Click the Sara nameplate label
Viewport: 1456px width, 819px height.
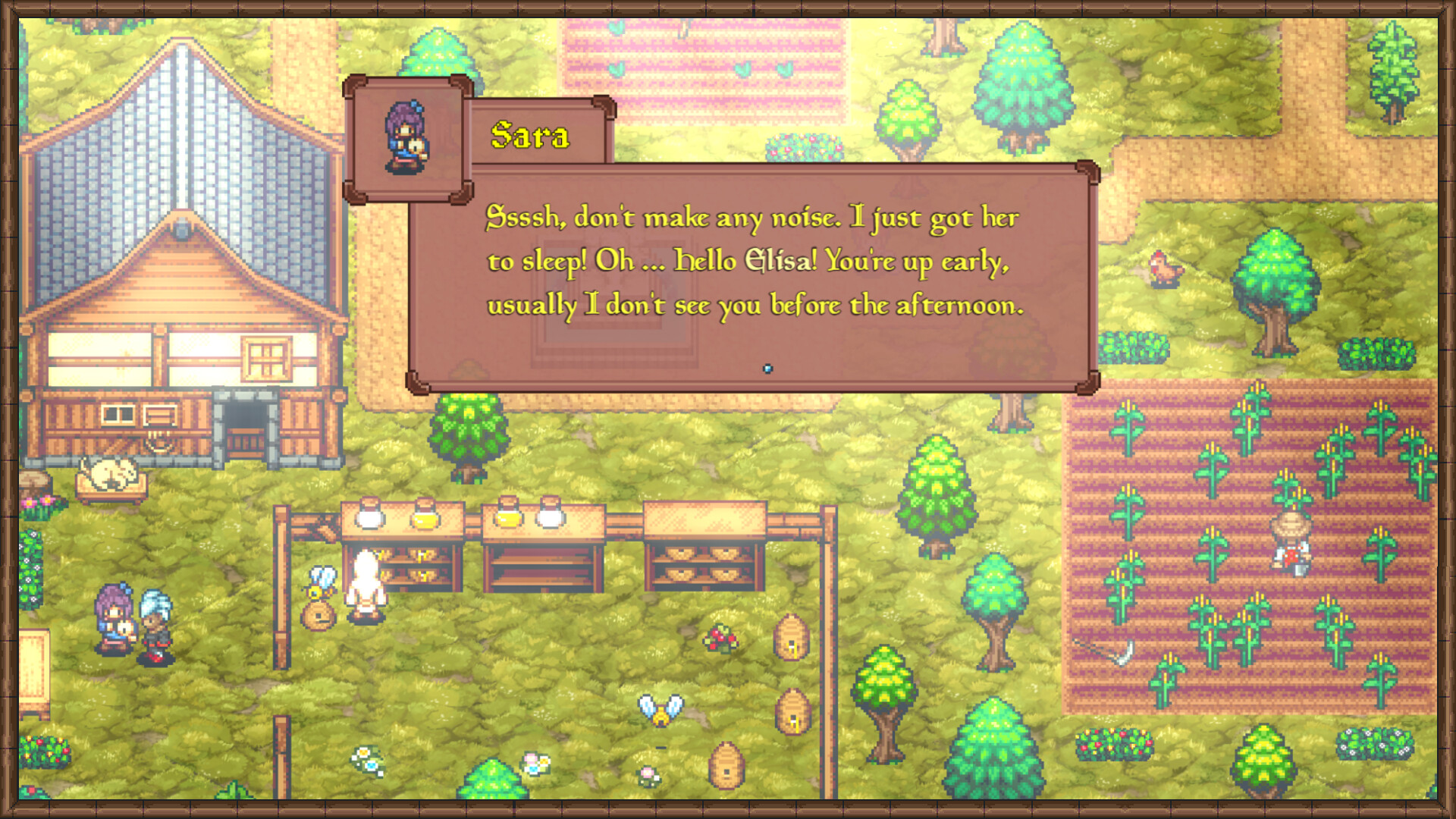click(x=531, y=138)
